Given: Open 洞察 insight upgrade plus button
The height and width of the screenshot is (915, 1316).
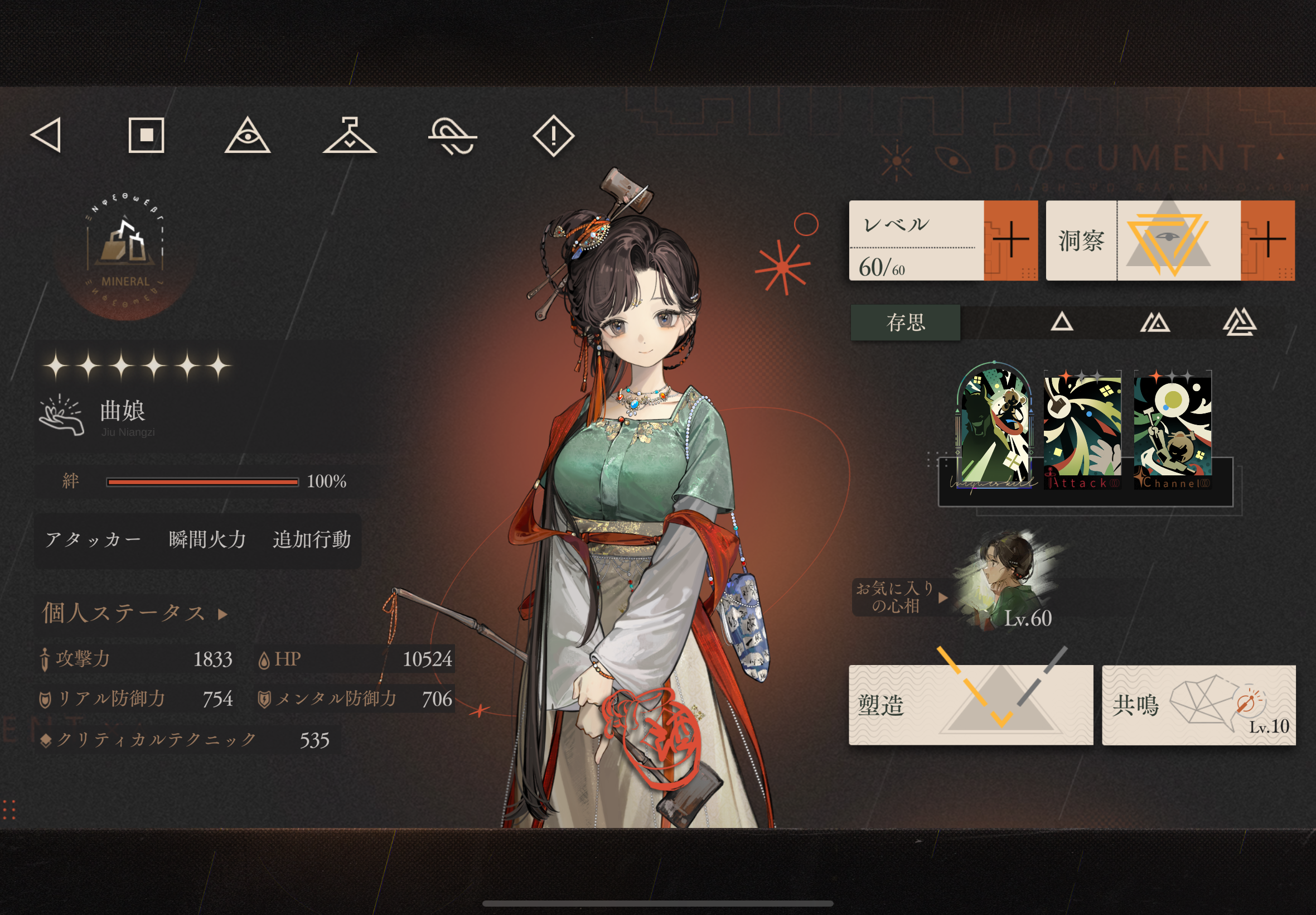Looking at the screenshot, I should pyautogui.click(x=1267, y=240).
